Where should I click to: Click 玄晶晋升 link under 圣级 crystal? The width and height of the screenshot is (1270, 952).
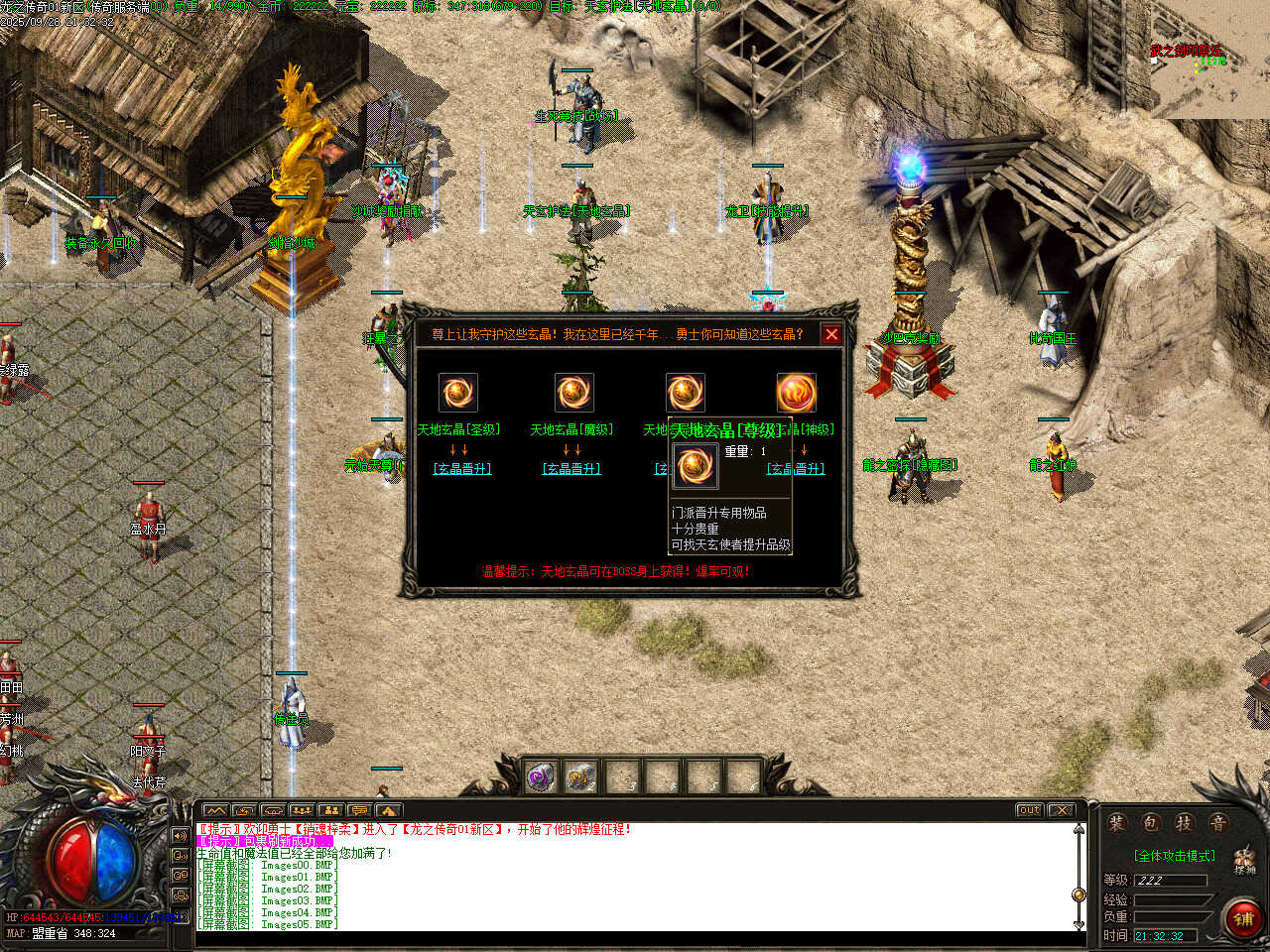pyautogui.click(x=462, y=468)
